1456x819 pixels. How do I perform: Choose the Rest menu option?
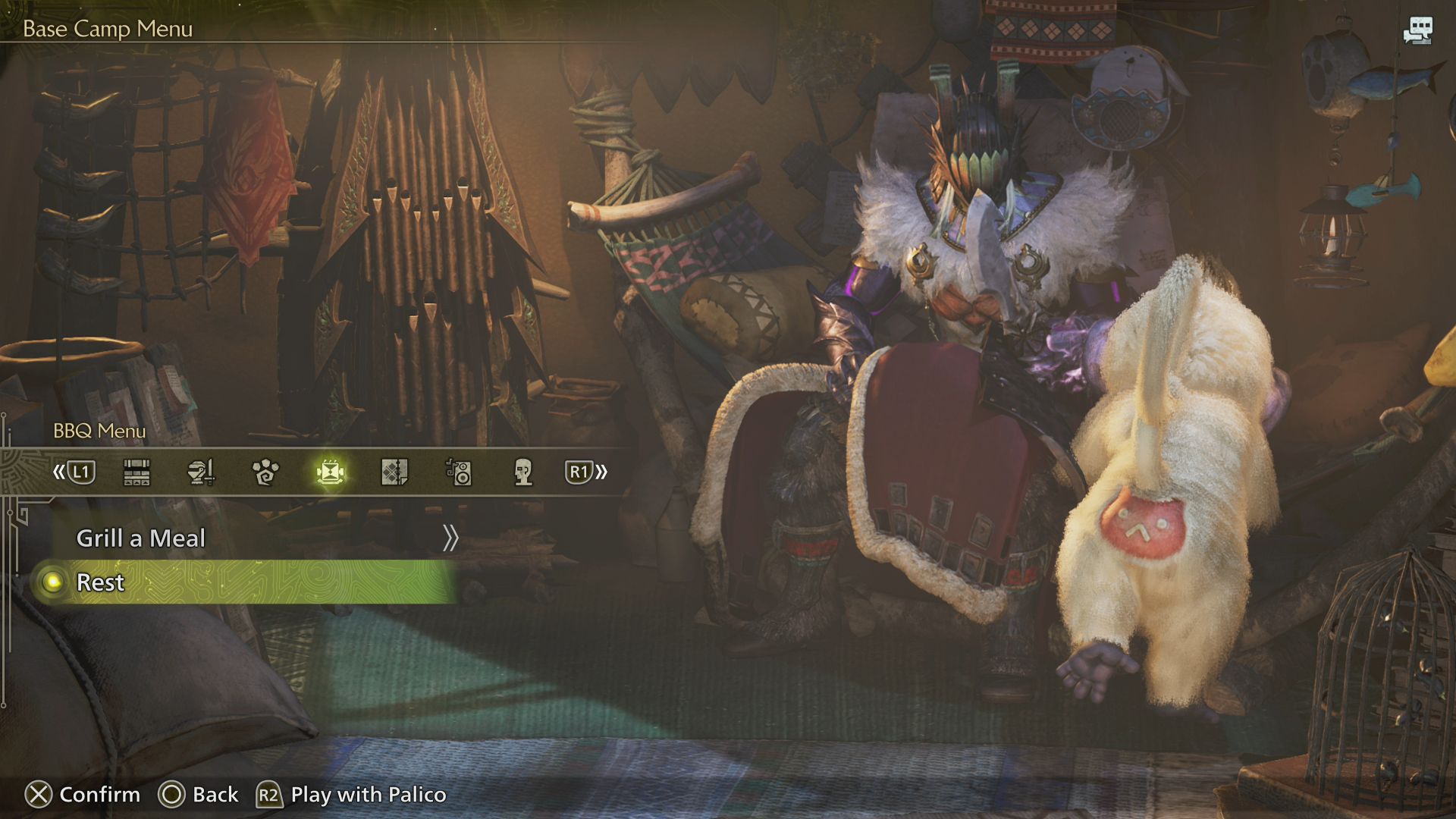tap(100, 582)
